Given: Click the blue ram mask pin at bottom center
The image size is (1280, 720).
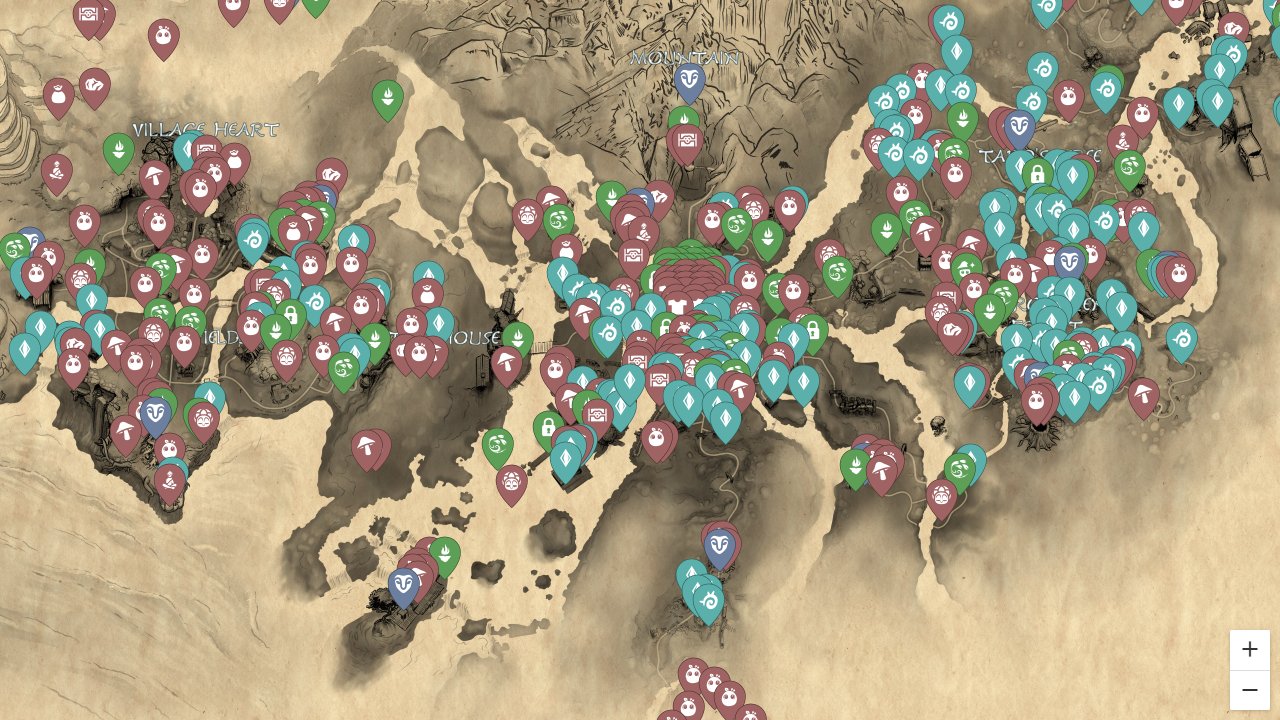Looking at the screenshot, I should tap(720, 543).
